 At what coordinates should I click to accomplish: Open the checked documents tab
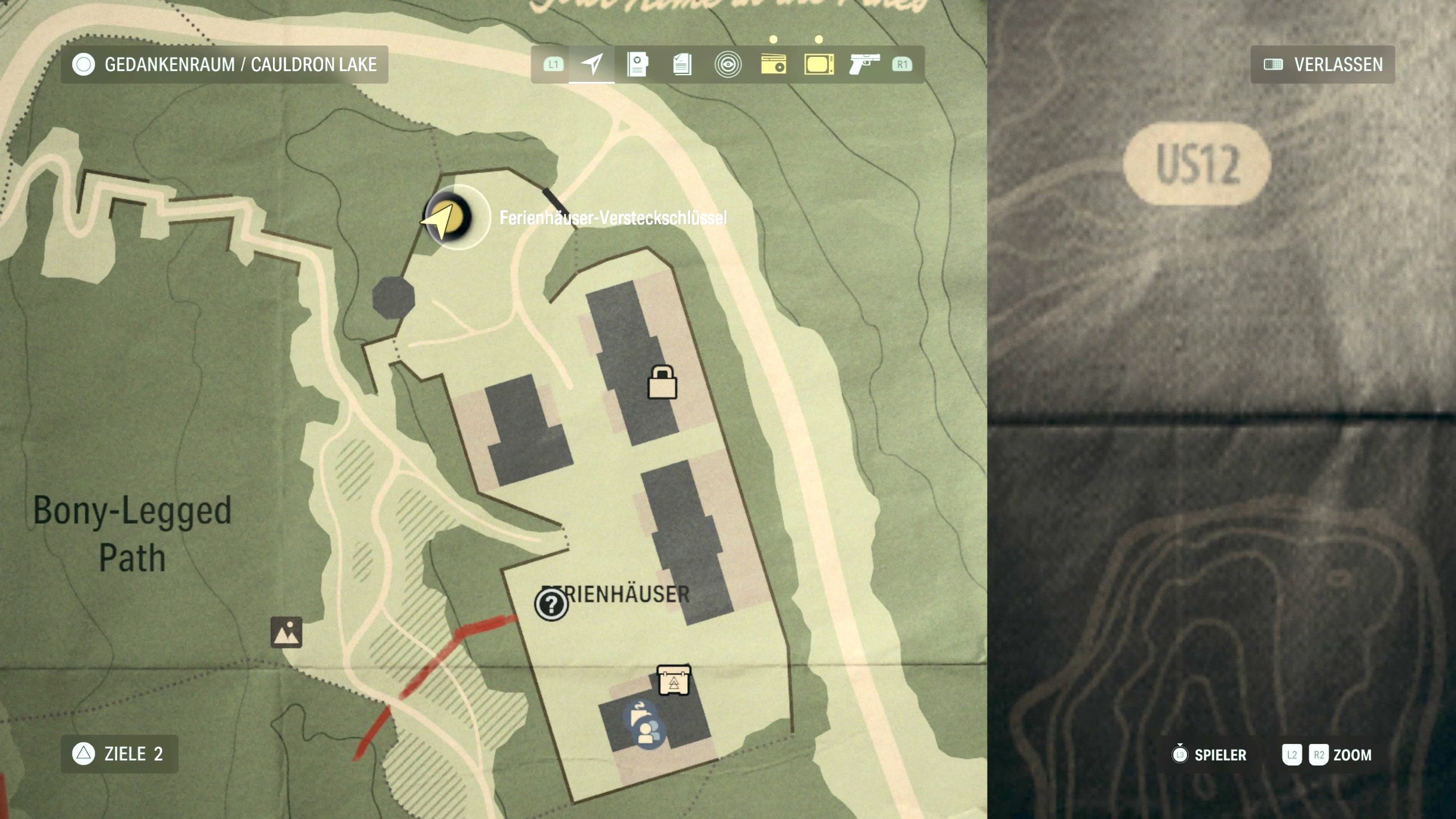point(682,64)
